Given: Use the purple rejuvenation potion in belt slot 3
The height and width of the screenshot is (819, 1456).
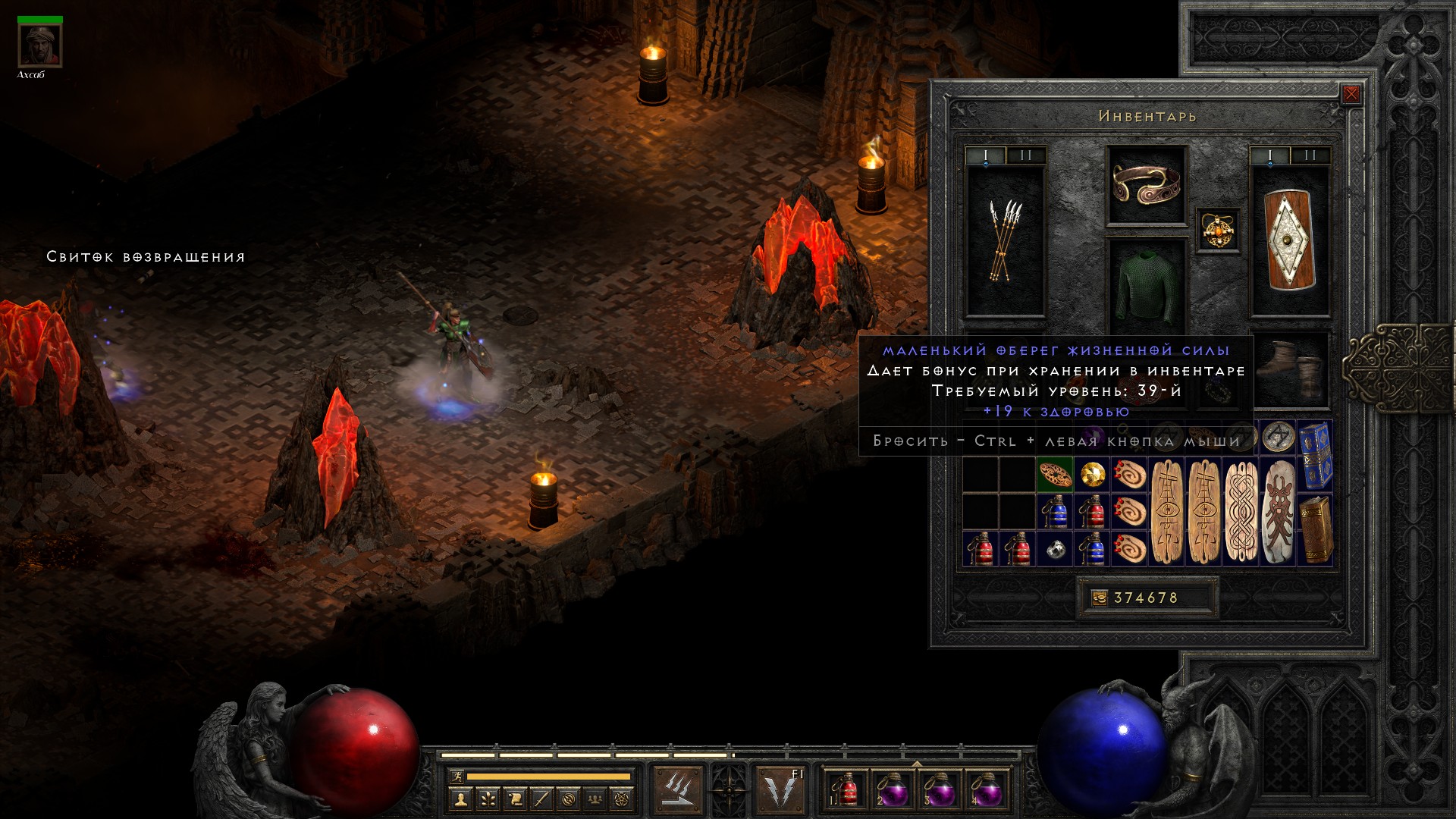Looking at the screenshot, I should click(x=940, y=790).
